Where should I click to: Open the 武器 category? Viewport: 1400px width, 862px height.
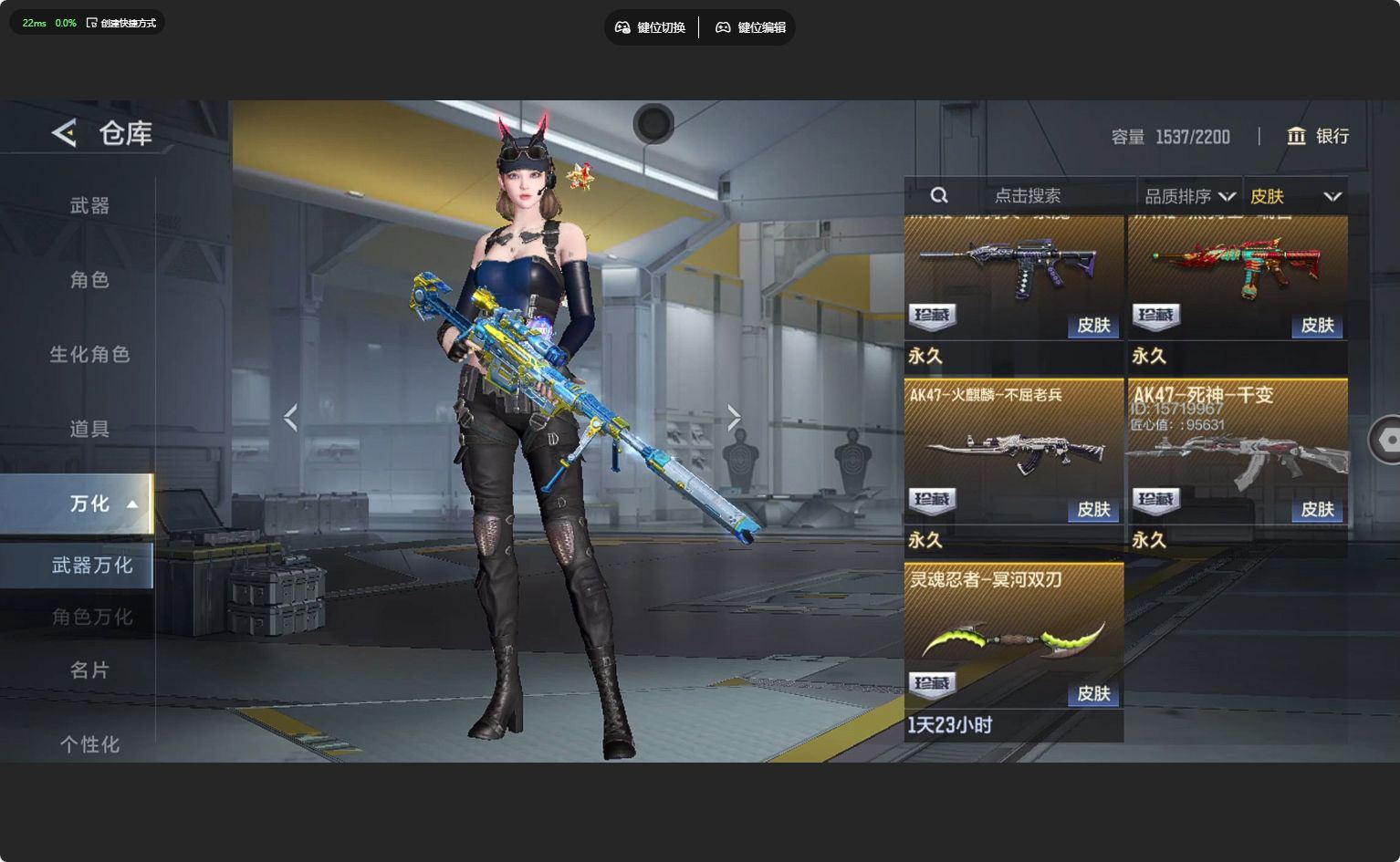pyautogui.click(x=89, y=206)
